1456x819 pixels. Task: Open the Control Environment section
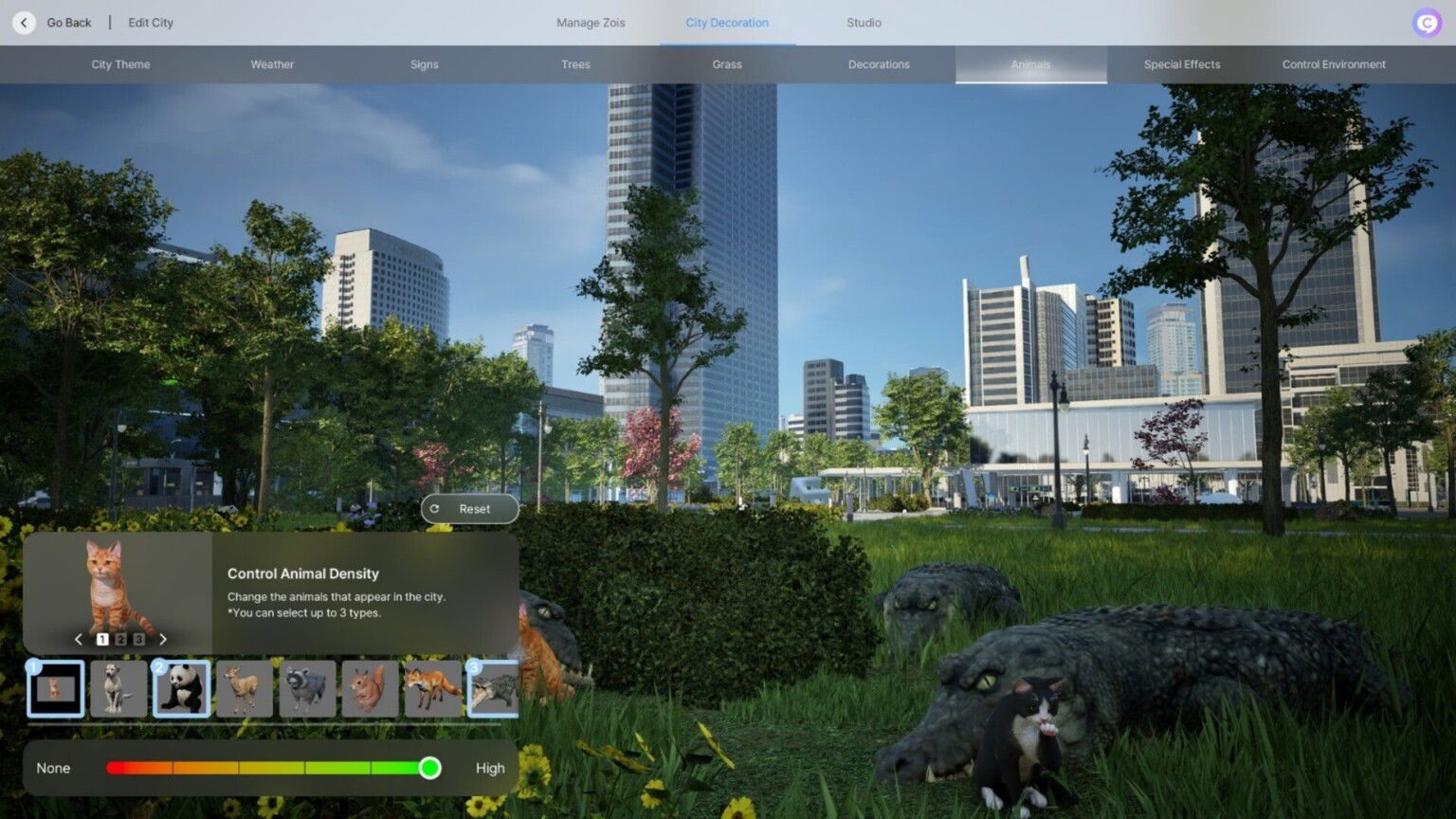pos(1333,64)
